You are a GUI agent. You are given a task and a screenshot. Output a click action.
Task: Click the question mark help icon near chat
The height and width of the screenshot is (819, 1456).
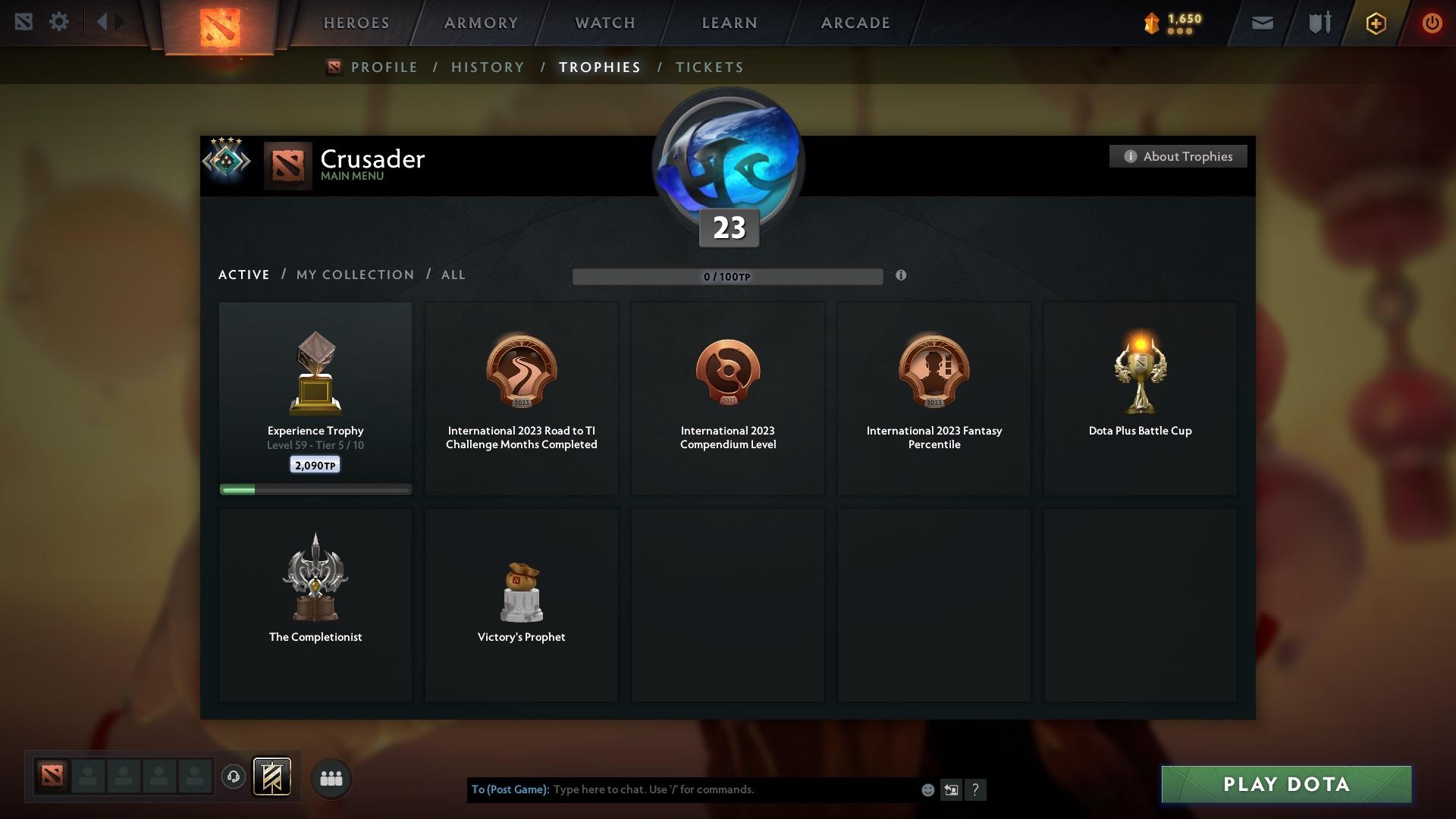point(976,789)
